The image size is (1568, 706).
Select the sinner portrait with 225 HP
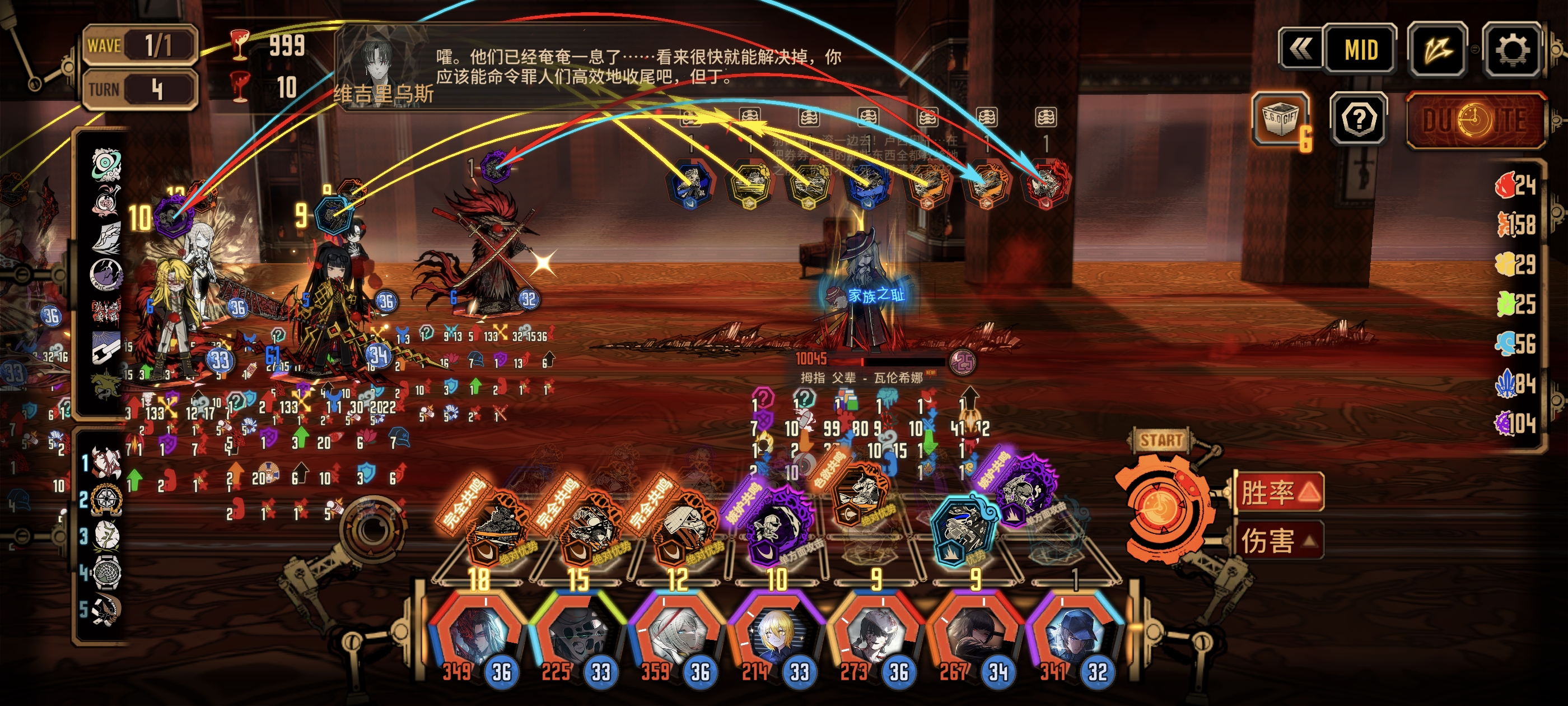(575, 635)
